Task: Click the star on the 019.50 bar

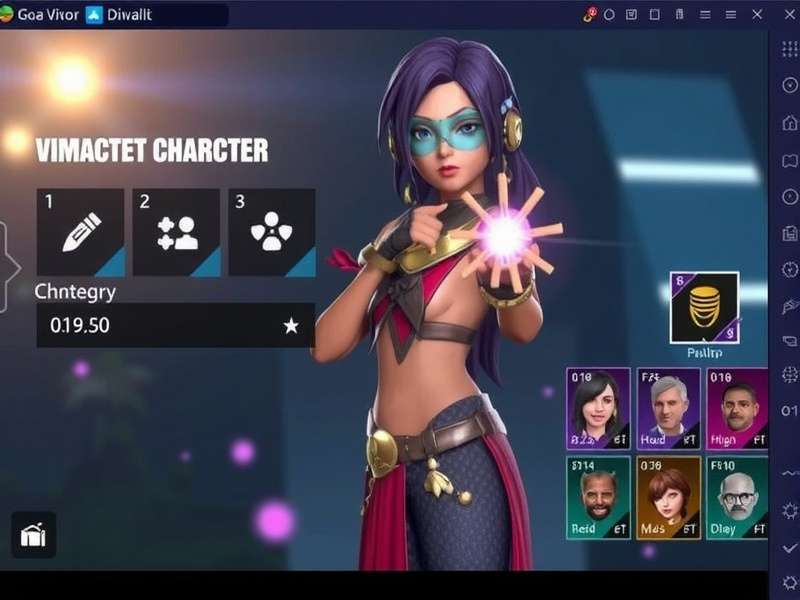Action: 291,326
